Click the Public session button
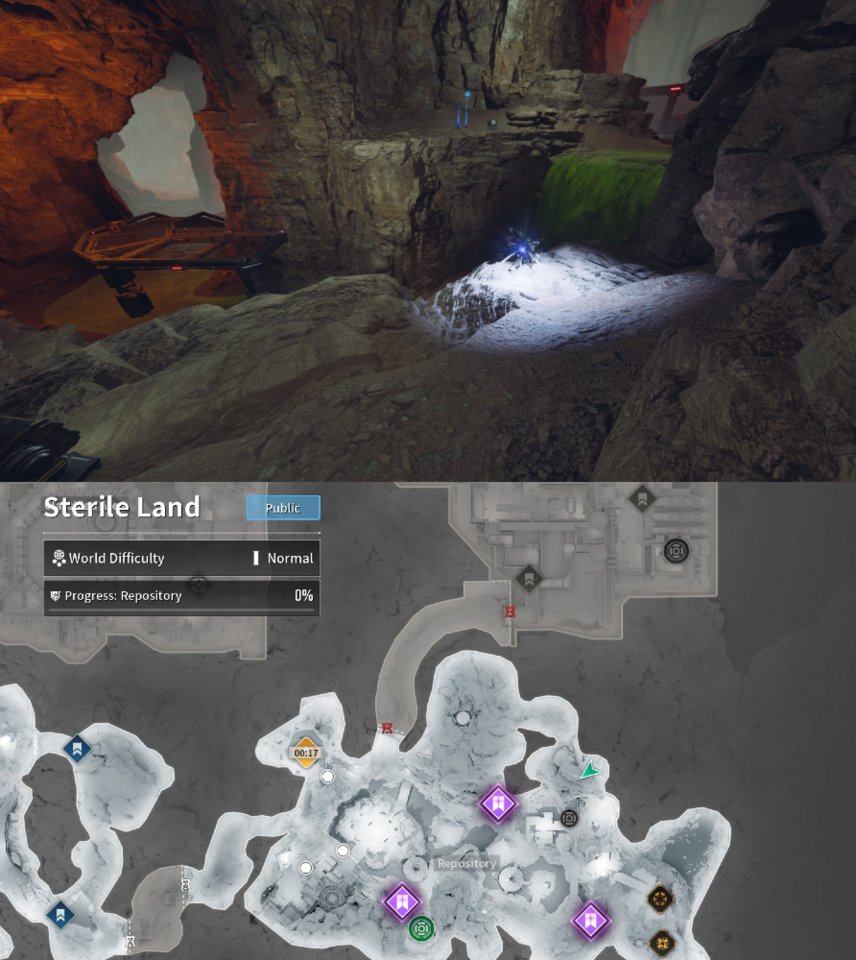The image size is (856, 960). pos(283,508)
